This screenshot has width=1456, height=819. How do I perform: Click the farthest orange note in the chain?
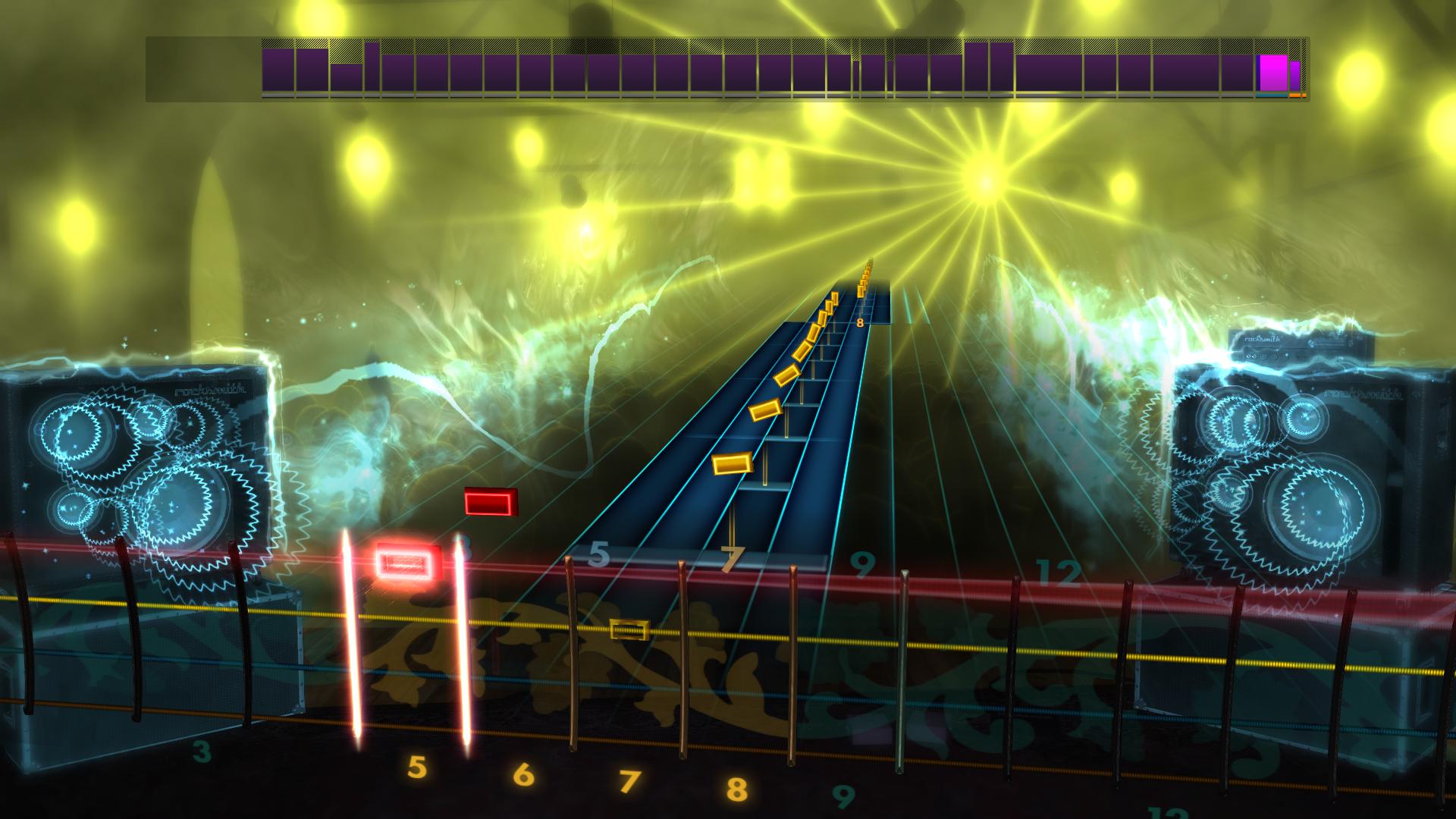click(x=867, y=269)
